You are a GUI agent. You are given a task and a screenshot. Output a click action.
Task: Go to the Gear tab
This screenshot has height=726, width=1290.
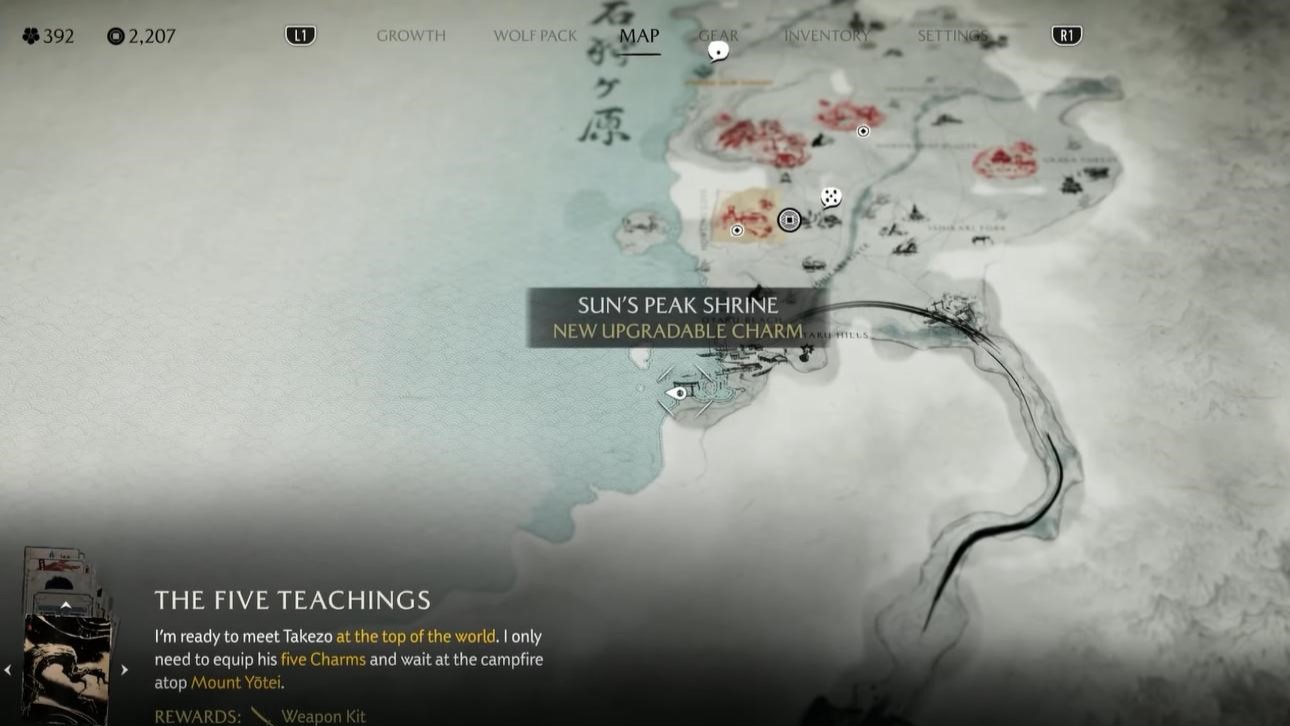[x=718, y=36]
